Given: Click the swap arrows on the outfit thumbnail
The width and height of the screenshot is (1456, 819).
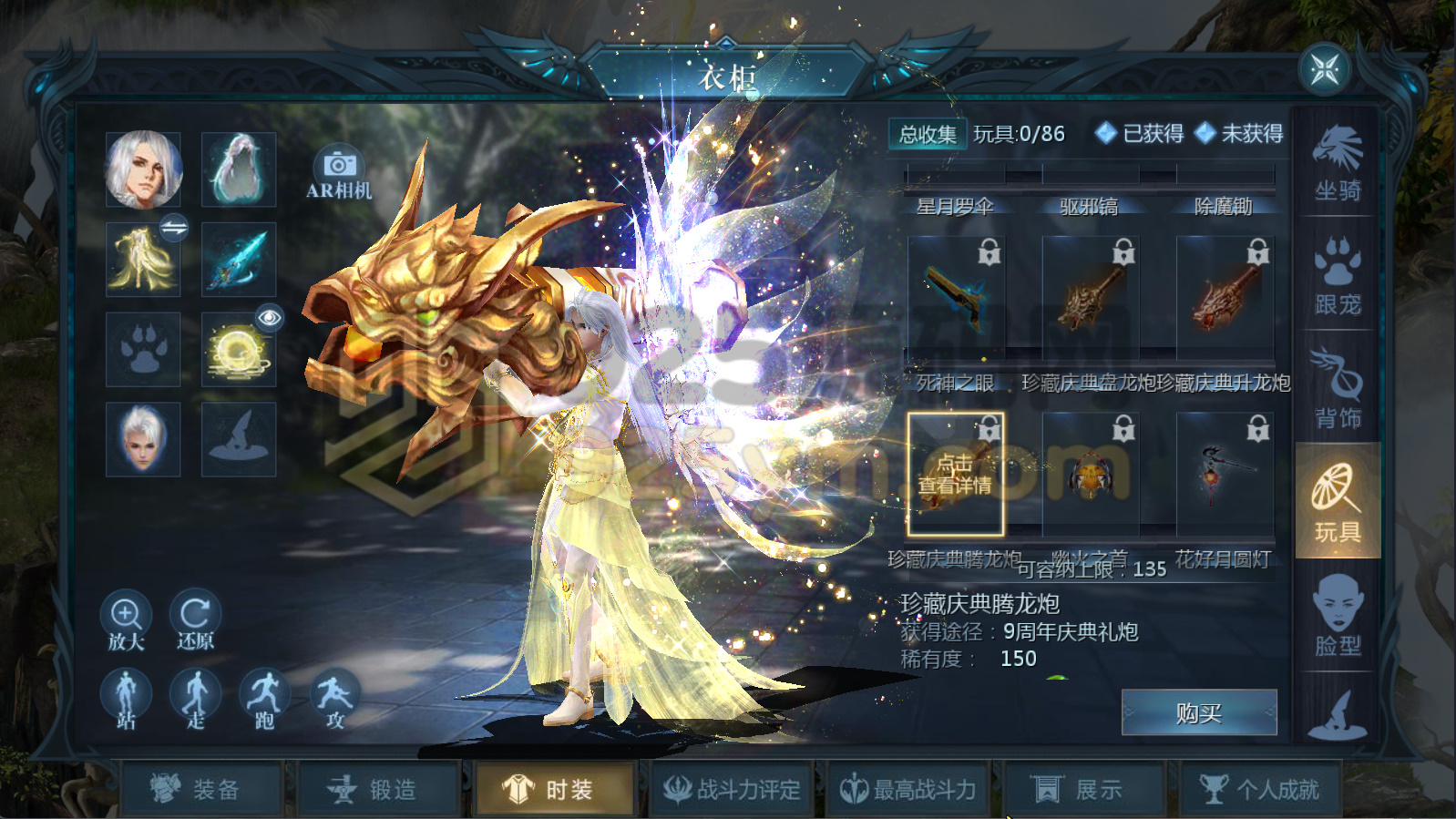Looking at the screenshot, I should 173,230.
